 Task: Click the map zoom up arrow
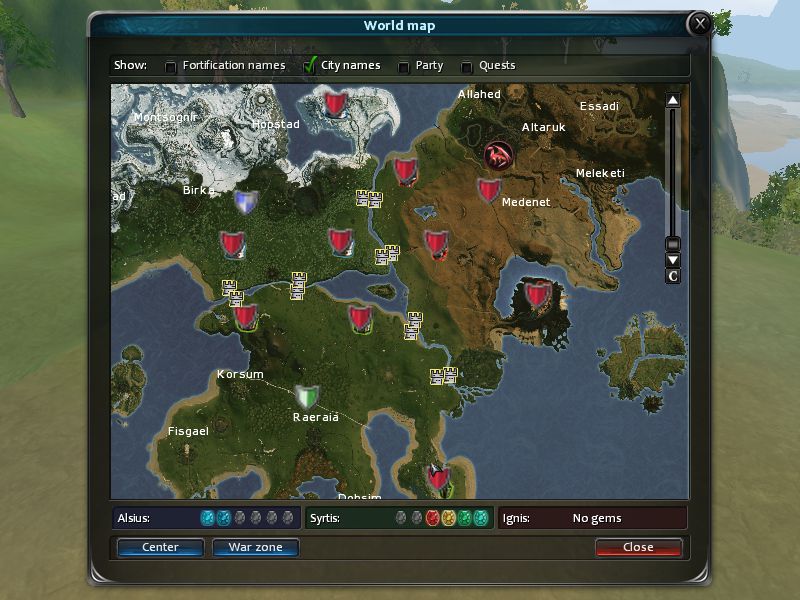click(673, 100)
